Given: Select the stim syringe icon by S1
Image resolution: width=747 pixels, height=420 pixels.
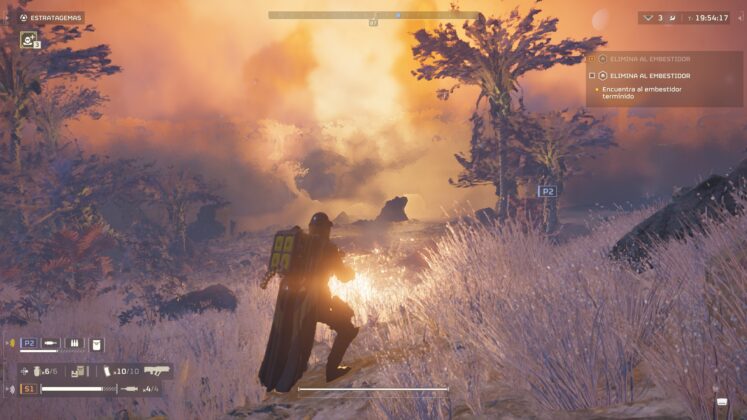Looking at the screenshot, I should [129, 388].
